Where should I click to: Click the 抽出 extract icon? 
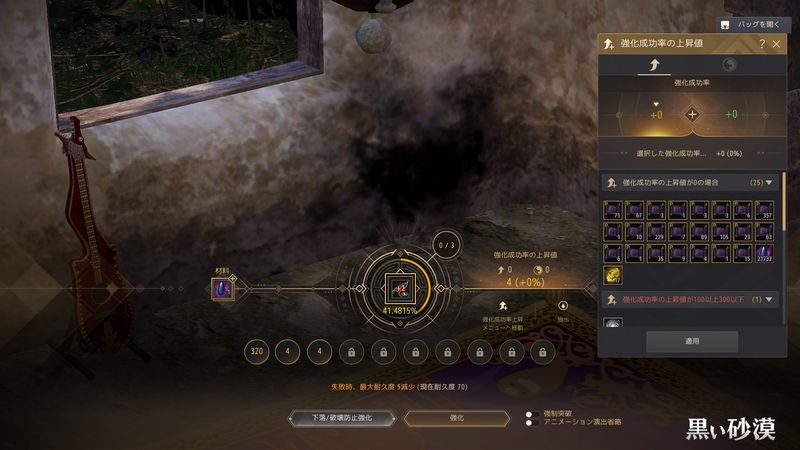coord(562,307)
